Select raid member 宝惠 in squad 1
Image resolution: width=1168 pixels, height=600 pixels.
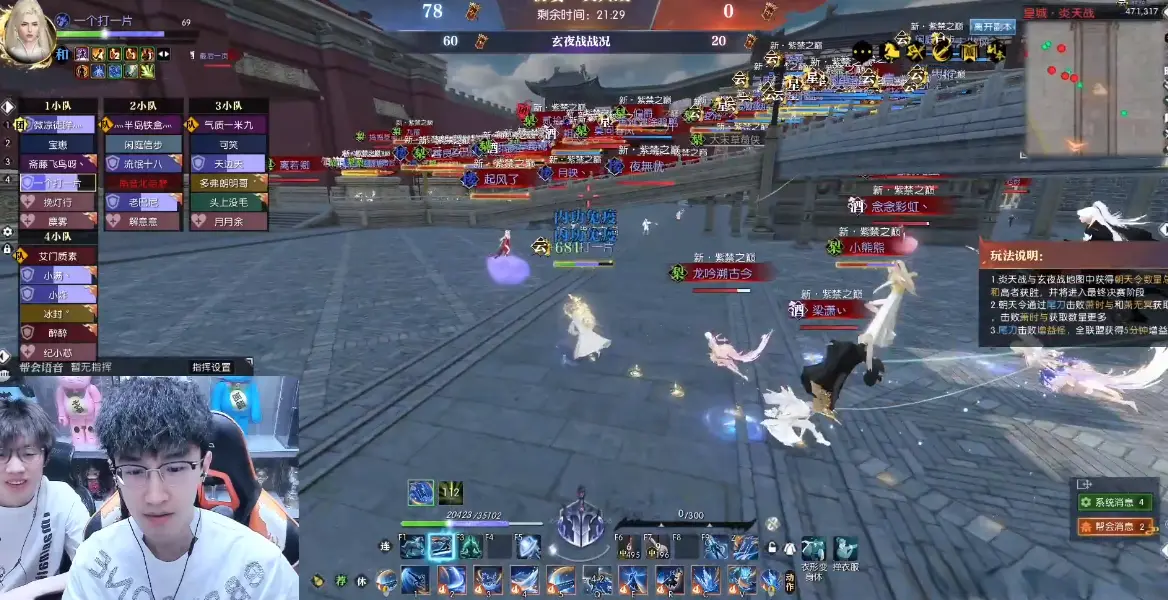[58, 144]
